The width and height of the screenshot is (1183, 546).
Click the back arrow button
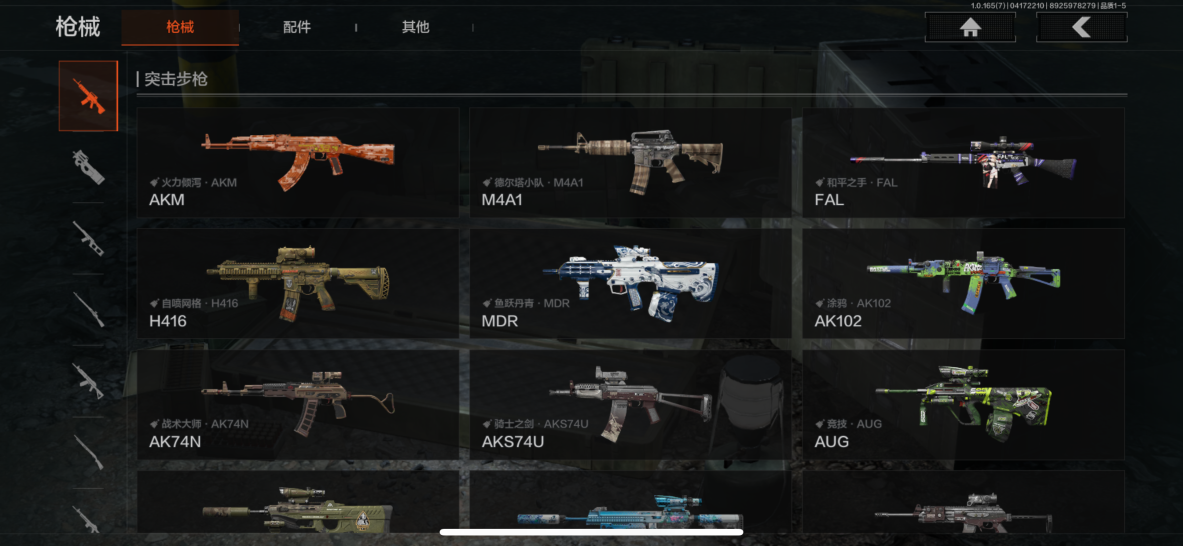(x=1081, y=28)
